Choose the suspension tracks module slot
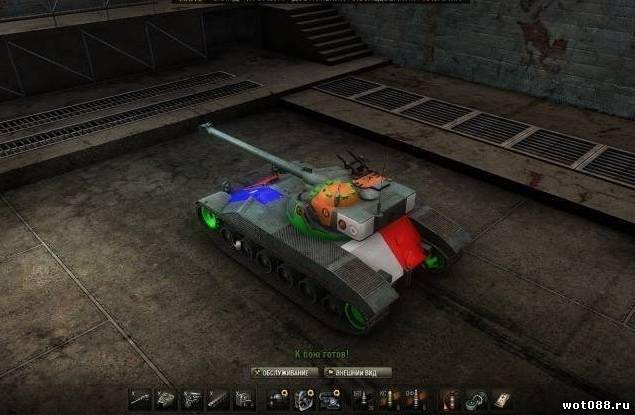The height and width of the screenshot is (415, 635). click(x=216, y=399)
